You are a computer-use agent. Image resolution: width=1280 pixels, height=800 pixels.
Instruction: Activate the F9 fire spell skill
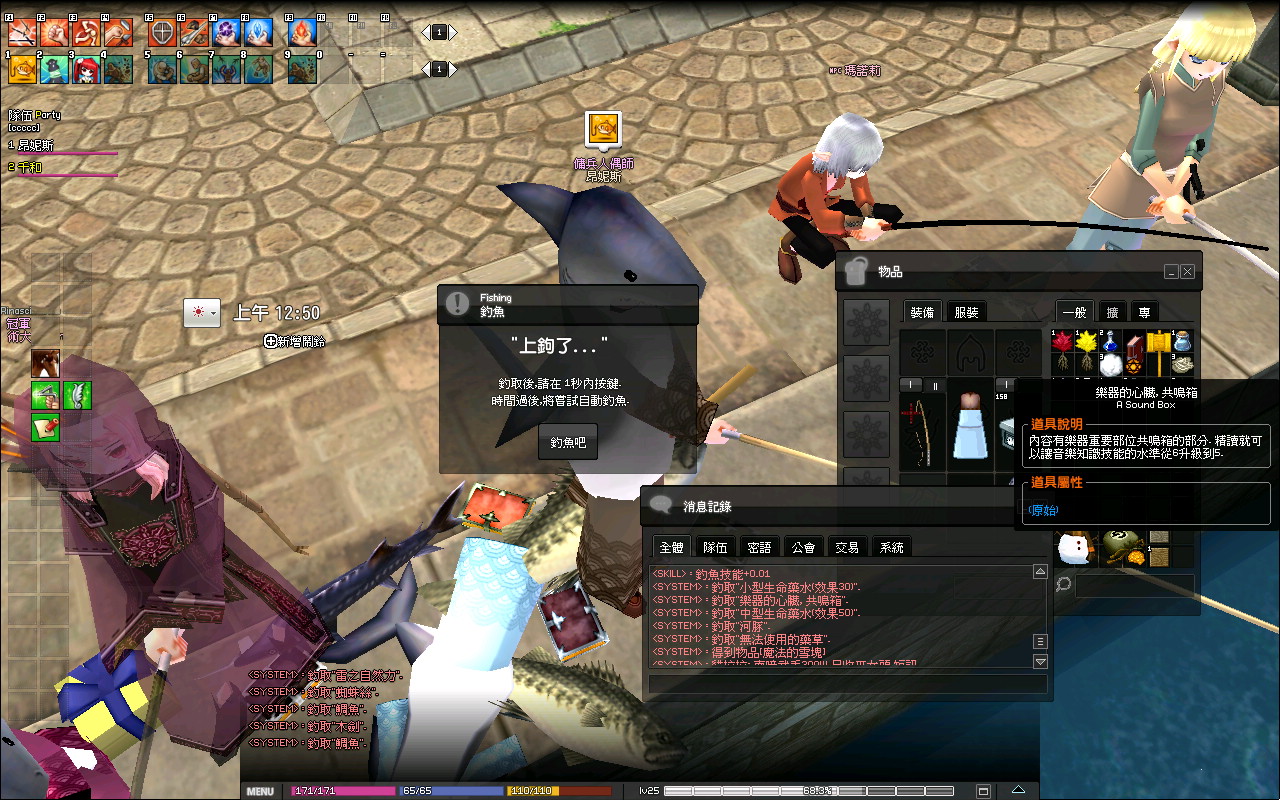pos(302,33)
